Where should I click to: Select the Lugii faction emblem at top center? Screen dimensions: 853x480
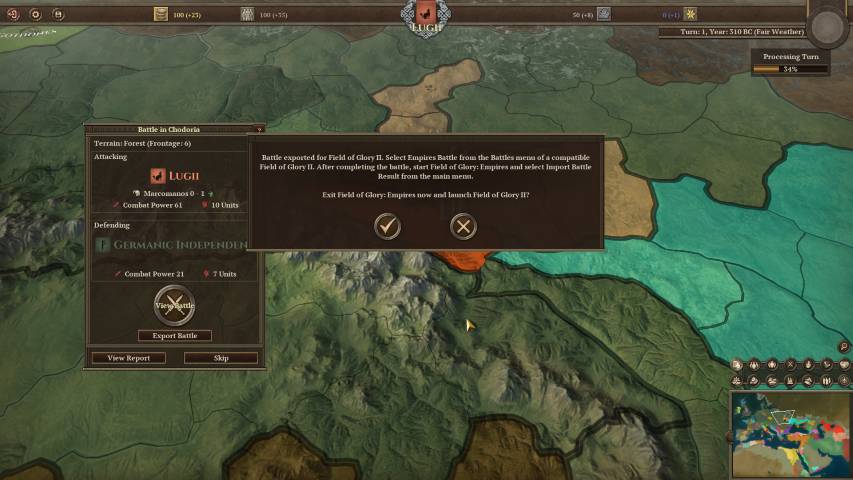point(424,13)
